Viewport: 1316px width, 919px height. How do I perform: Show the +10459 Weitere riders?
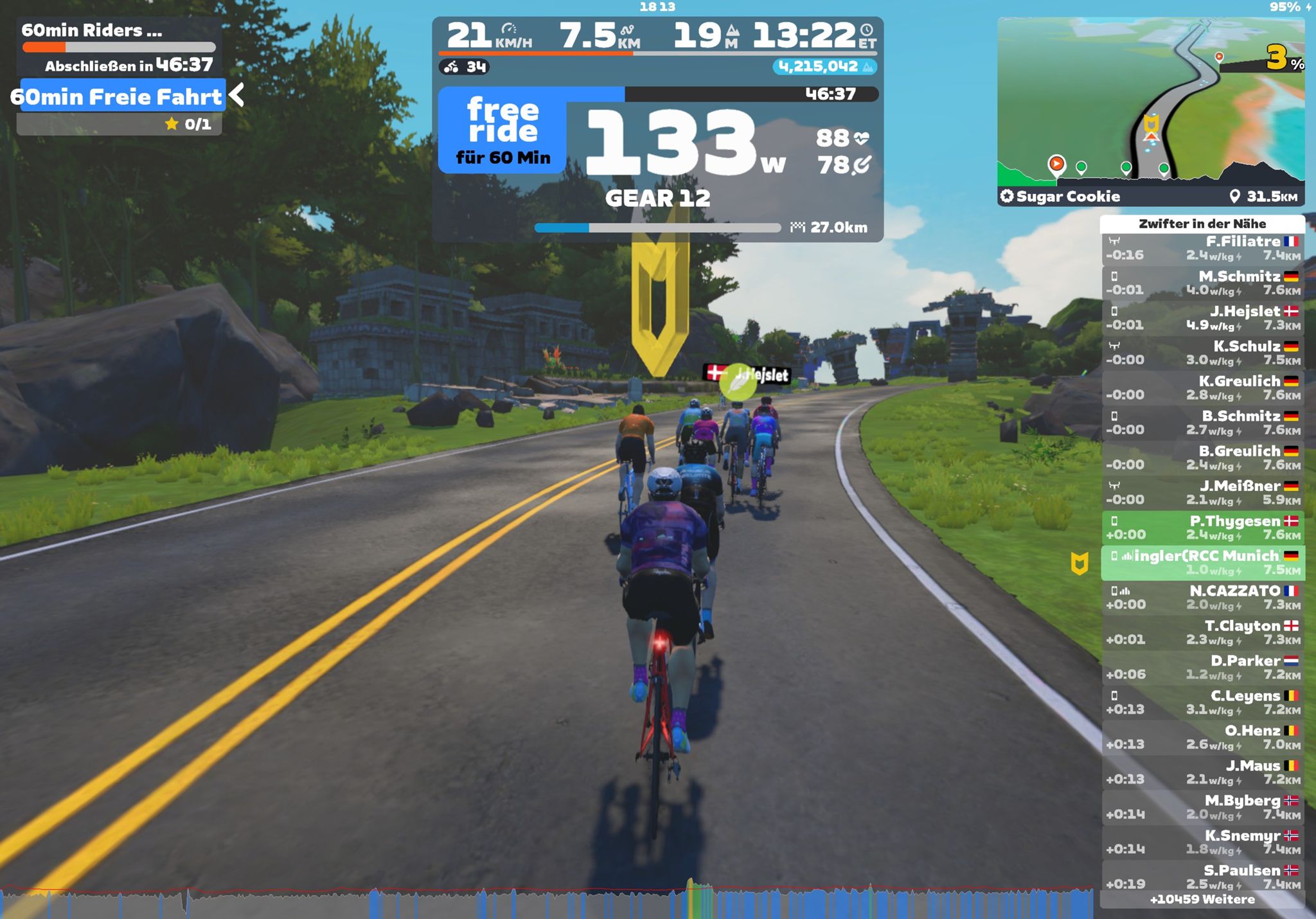click(1202, 900)
